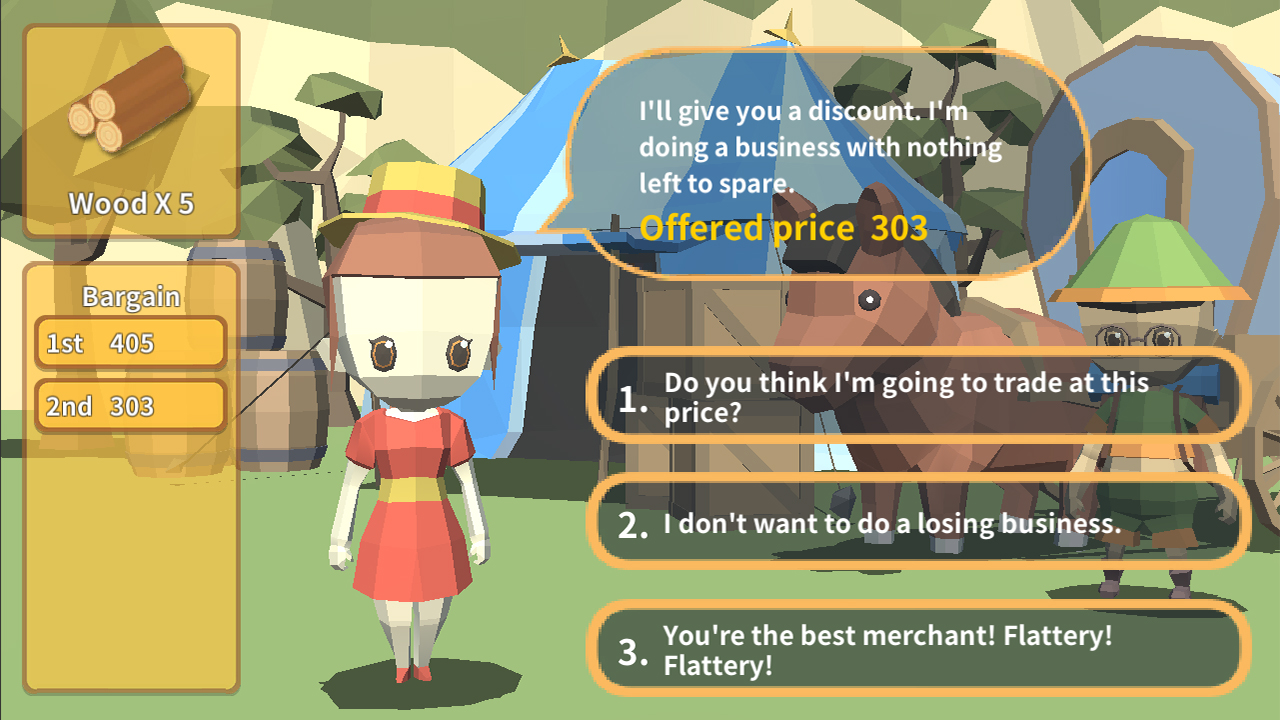Click the Wood X 5 item panel

point(131,131)
